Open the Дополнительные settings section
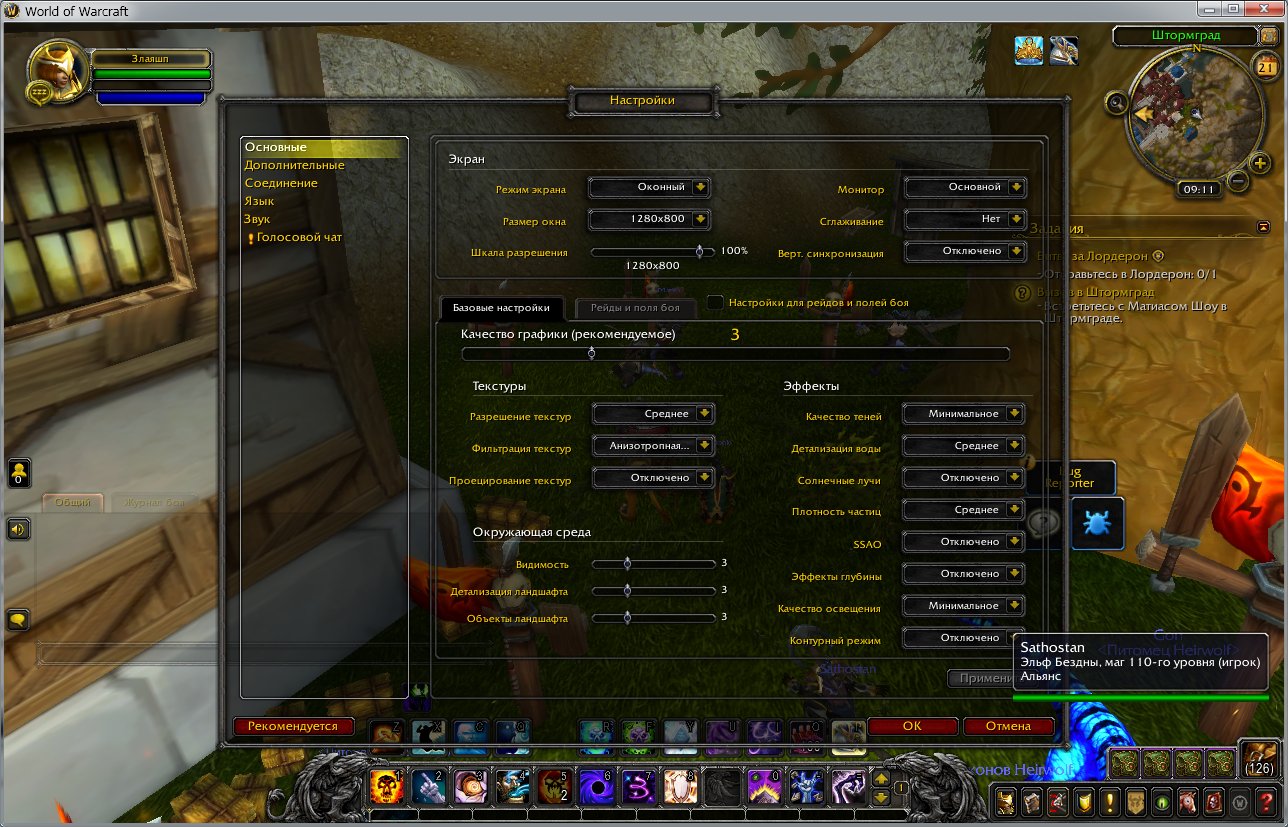 (294, 165)
